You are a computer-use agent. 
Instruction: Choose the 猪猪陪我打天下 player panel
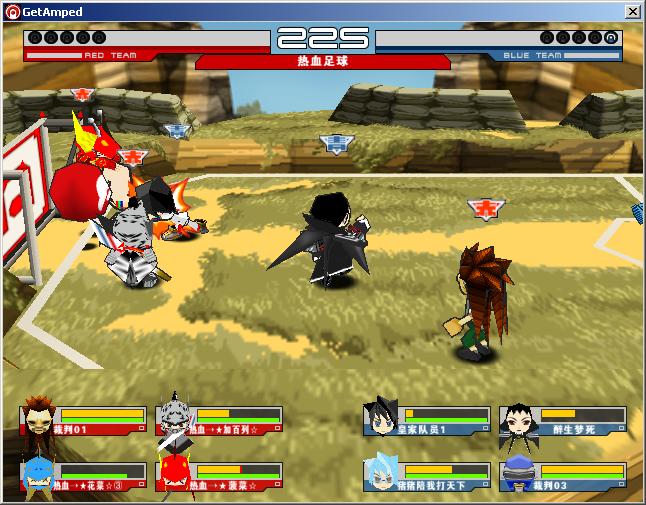(x=428, y=477)
